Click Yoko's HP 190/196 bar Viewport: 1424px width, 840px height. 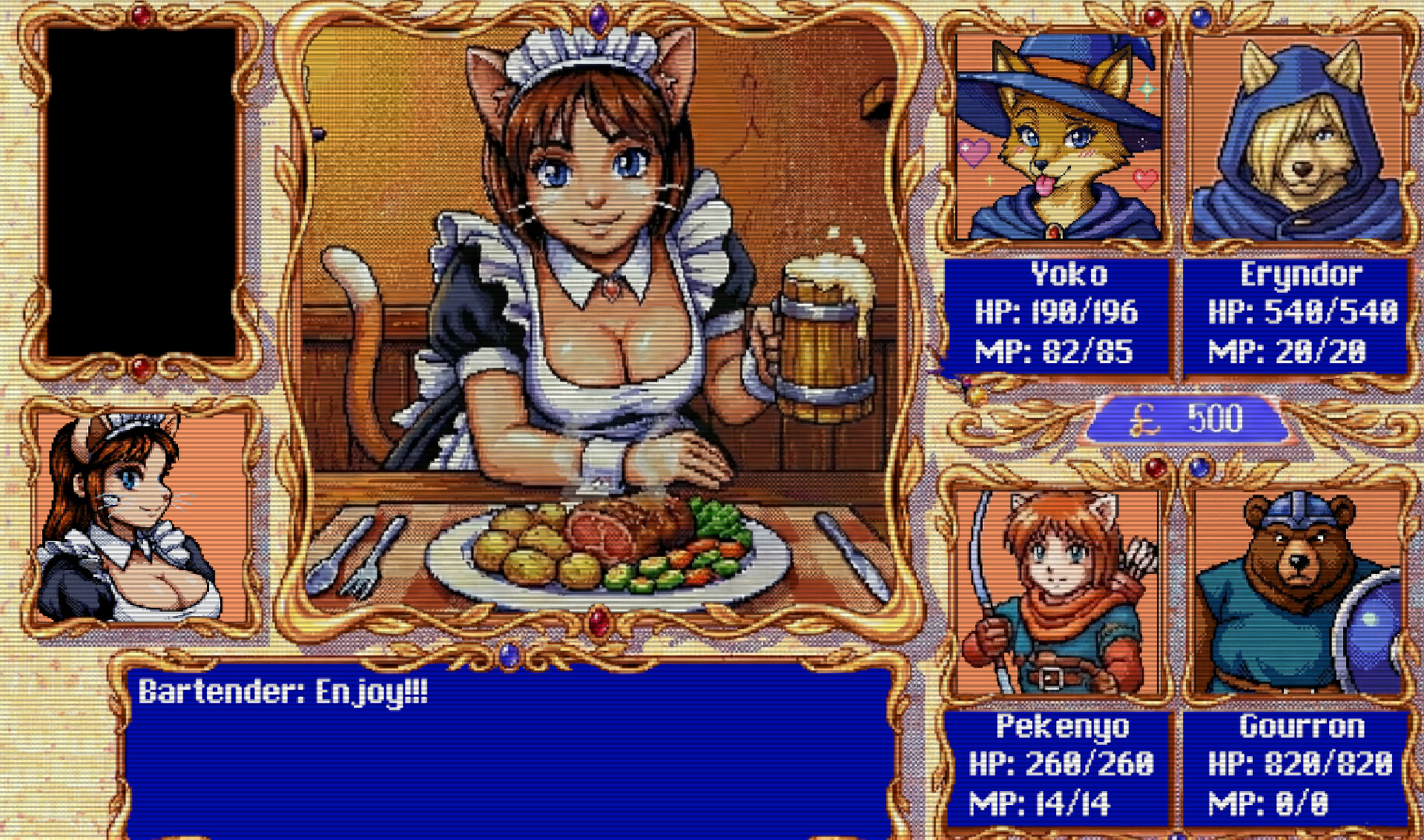[1056, 313]
